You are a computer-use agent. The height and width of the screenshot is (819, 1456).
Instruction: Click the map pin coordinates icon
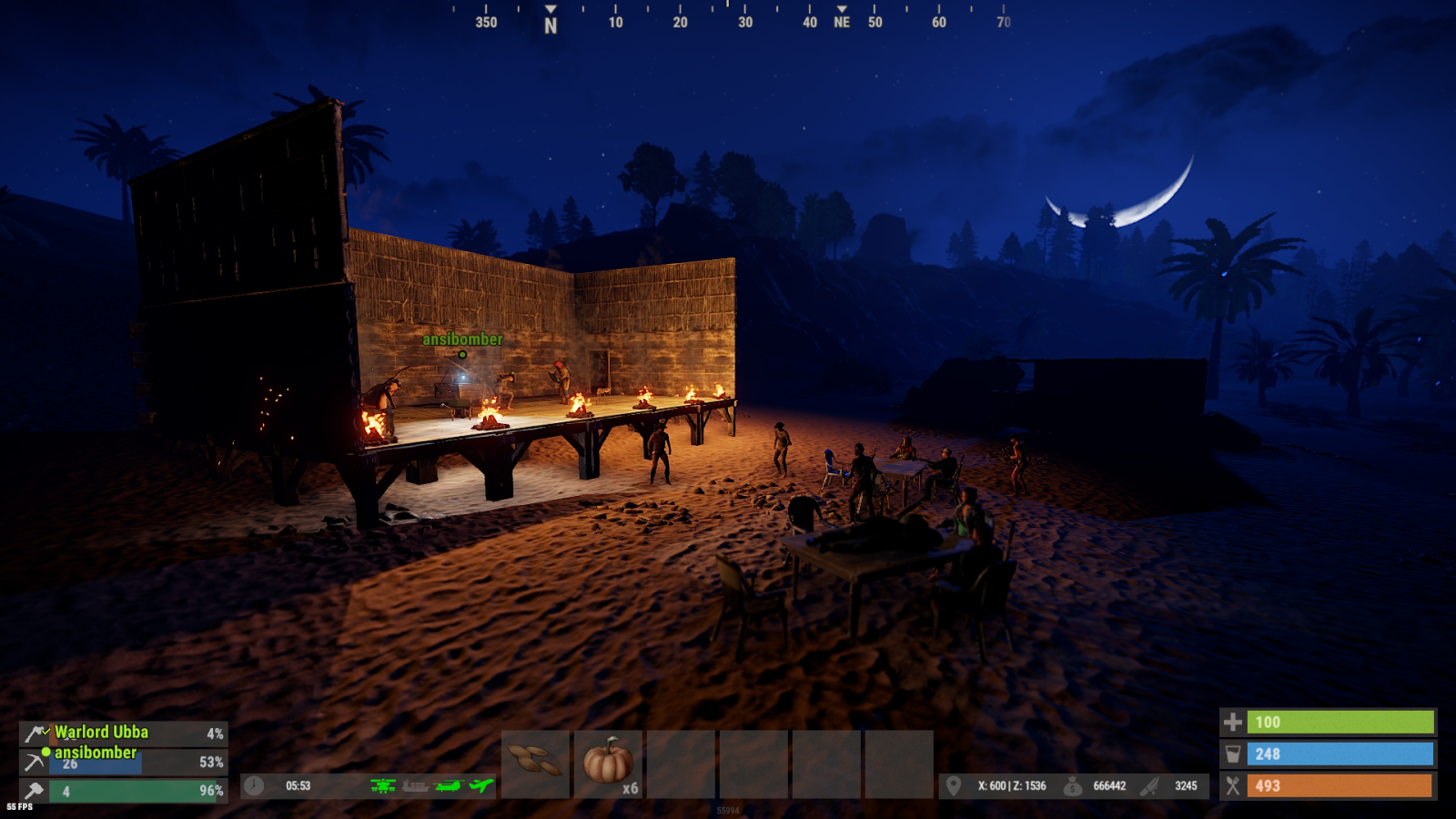954,785
